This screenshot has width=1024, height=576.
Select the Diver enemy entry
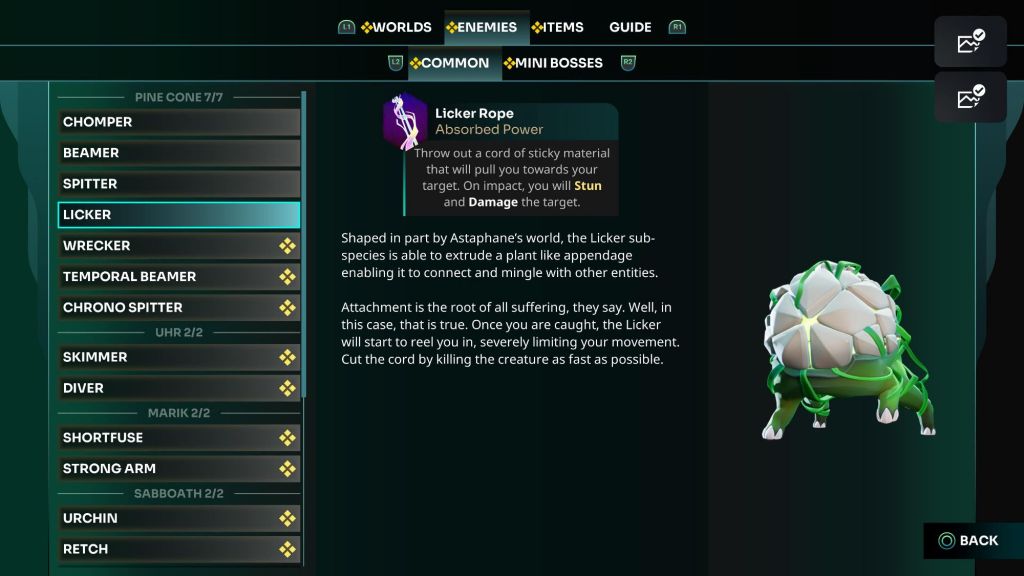pyautogui.click(x=179, y=388)
